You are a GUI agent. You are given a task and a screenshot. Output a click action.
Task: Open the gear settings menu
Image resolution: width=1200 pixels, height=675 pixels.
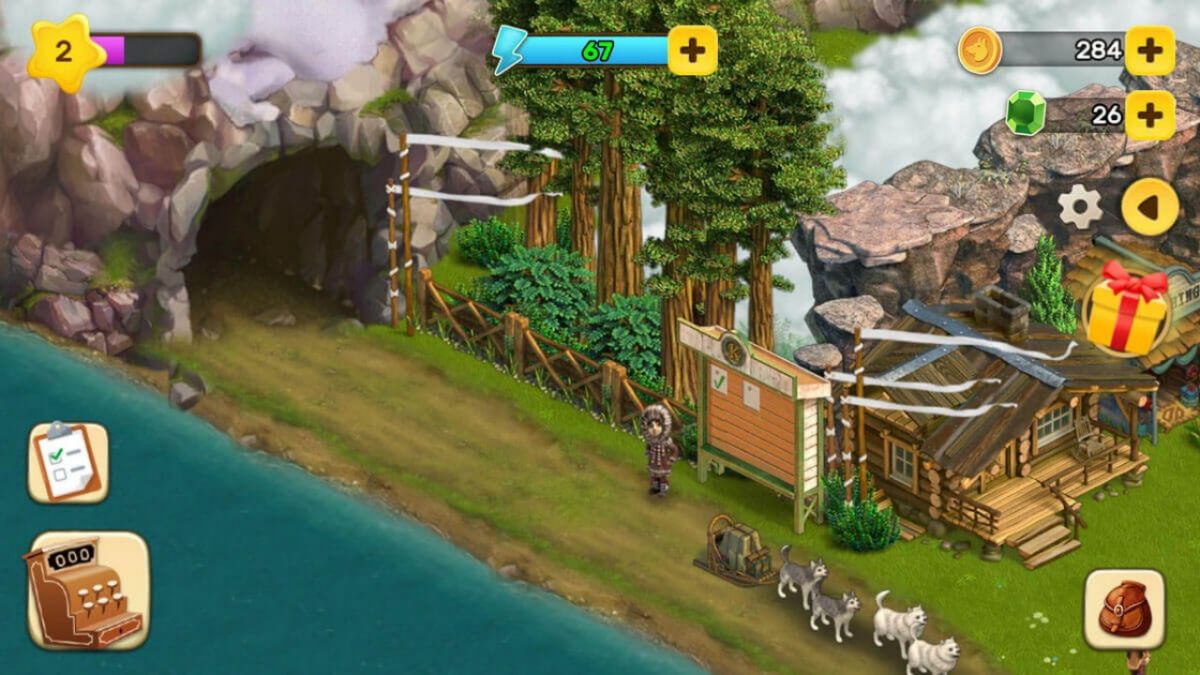(1080, 207)
